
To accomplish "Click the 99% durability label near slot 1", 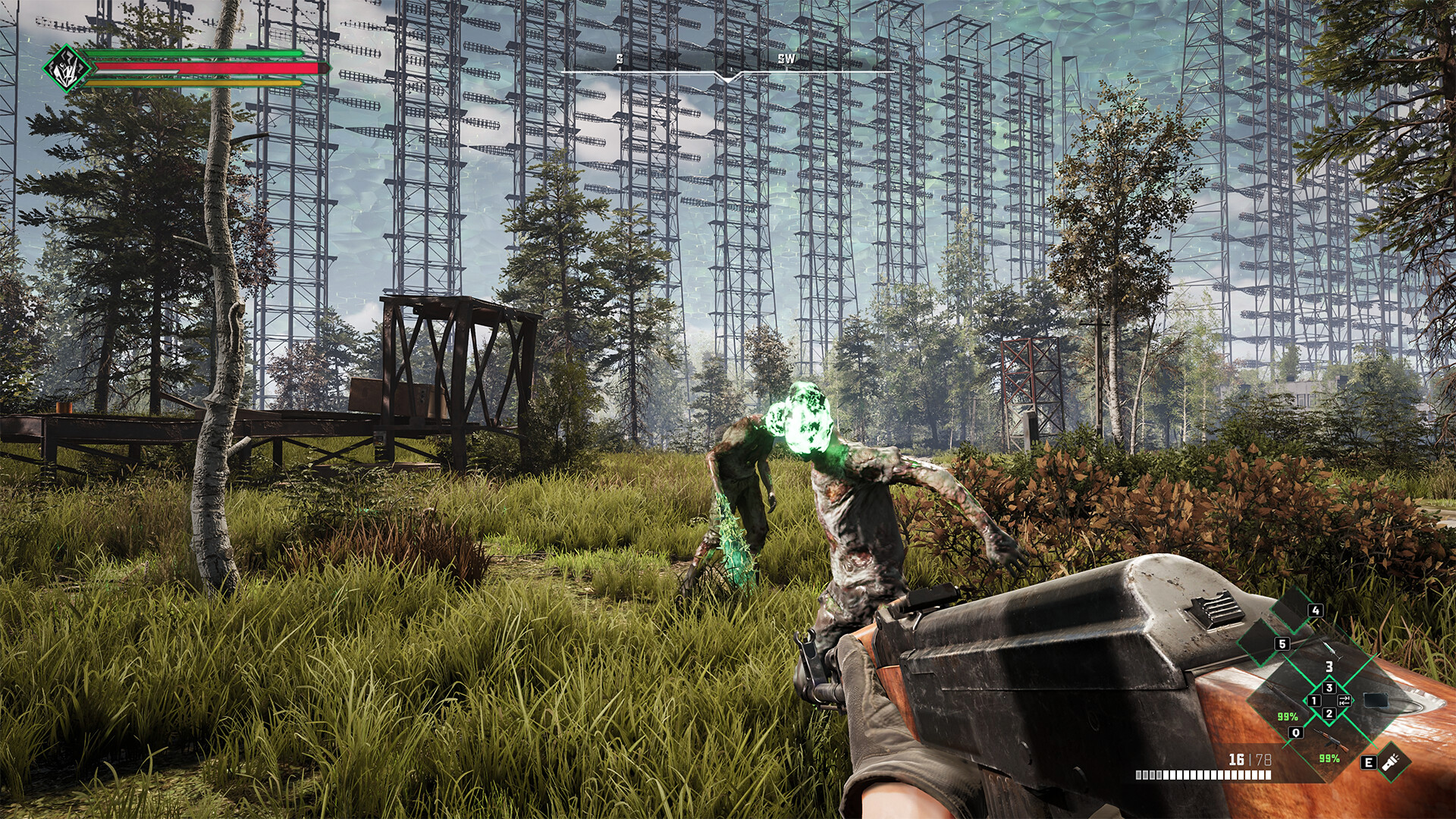I will [x=1288, y=716].
